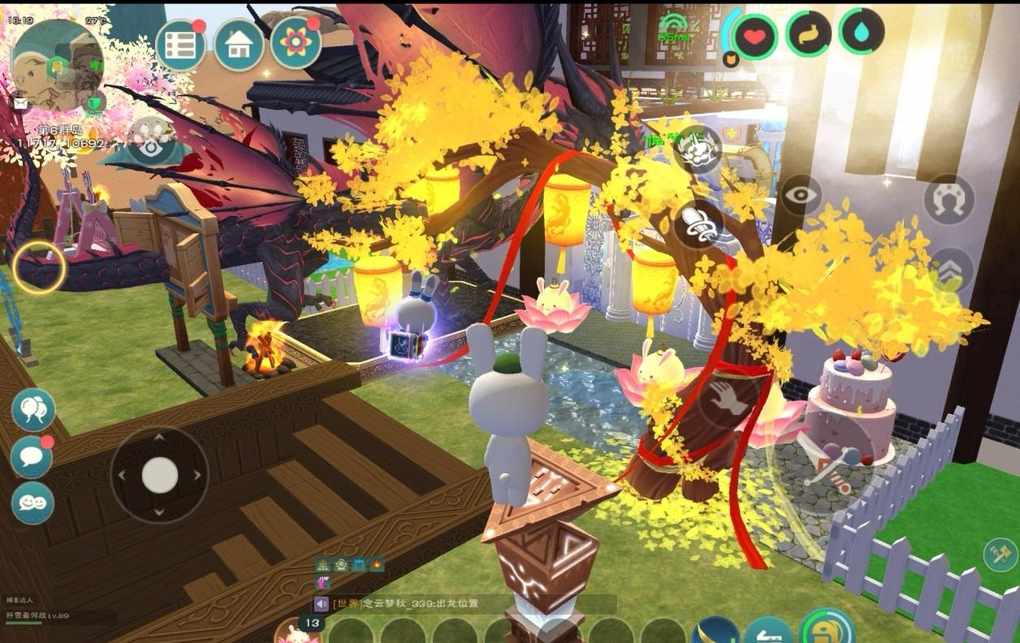The width and height of the screenshot is (1020, 643).
Task: Open the smiley face emote button
Action: pos(32,503)
